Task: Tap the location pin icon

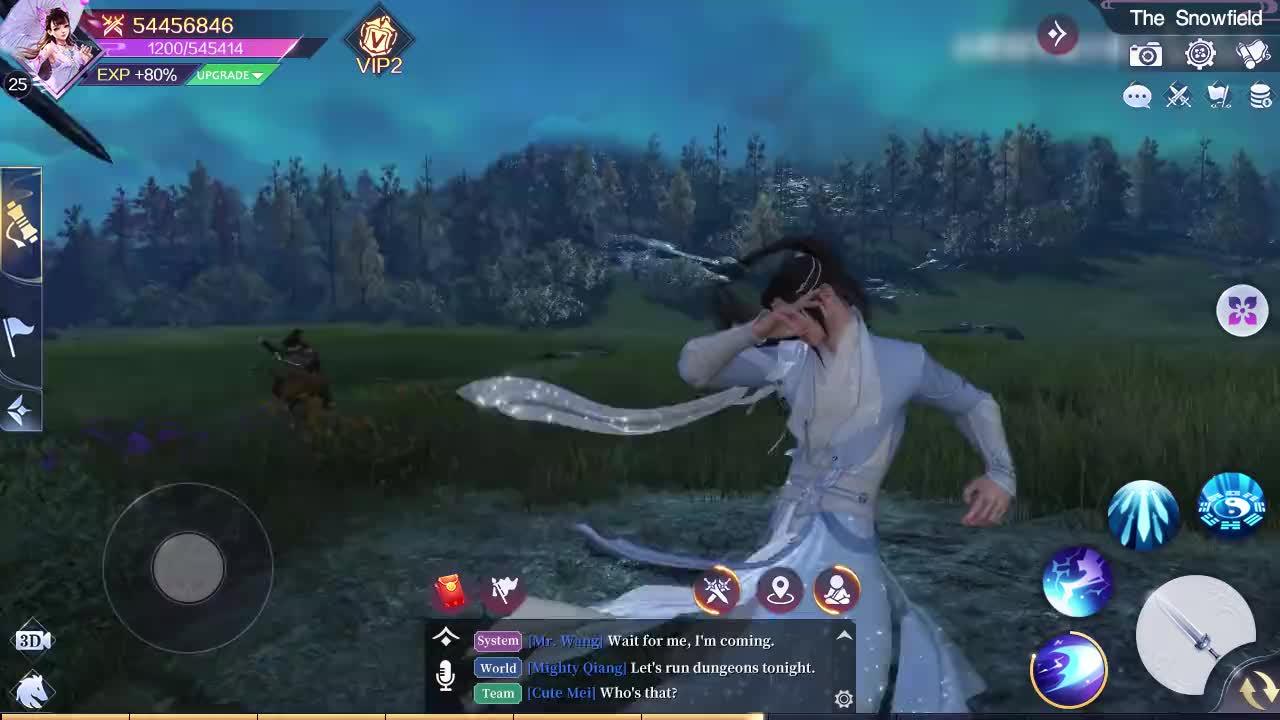Action: pos(781,591)
